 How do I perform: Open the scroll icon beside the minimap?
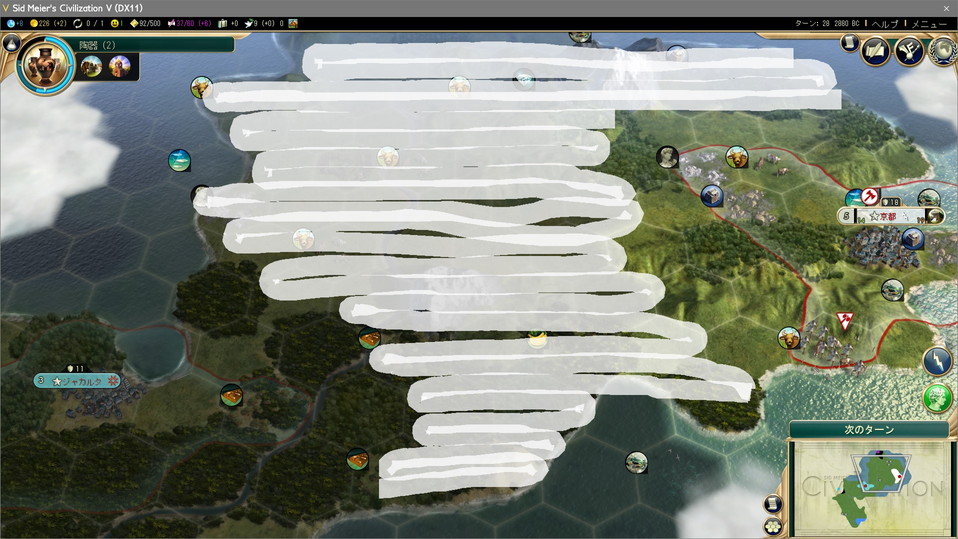click(773, 504)
